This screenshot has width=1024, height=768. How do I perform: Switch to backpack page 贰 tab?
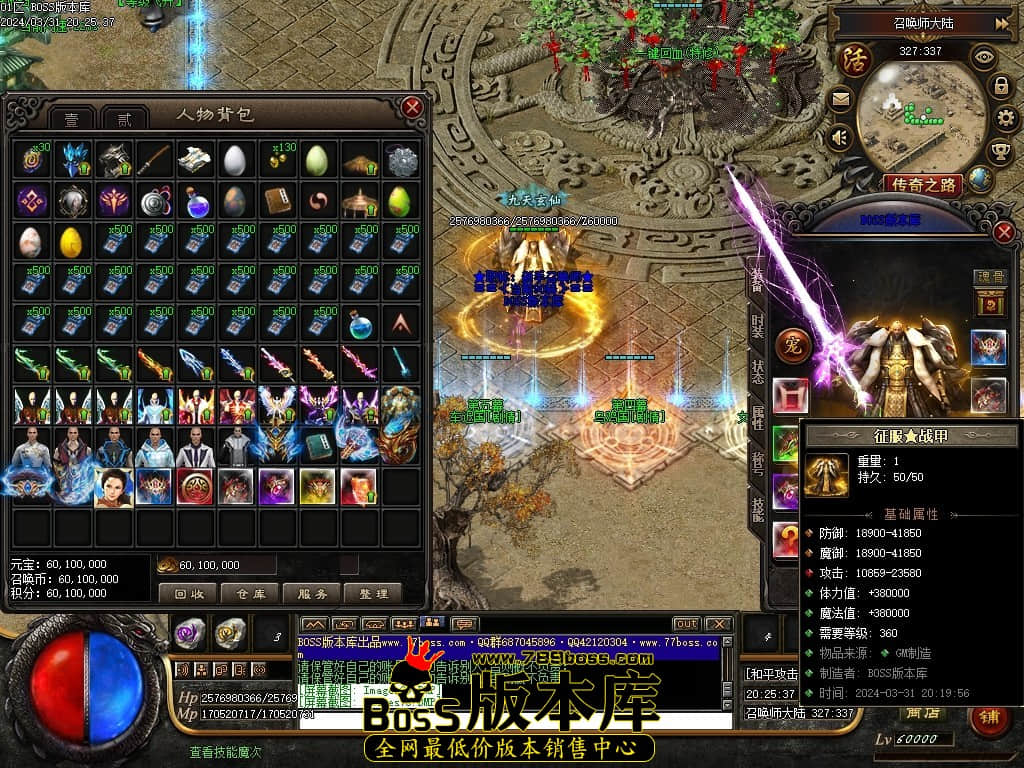tap(125, 118)
